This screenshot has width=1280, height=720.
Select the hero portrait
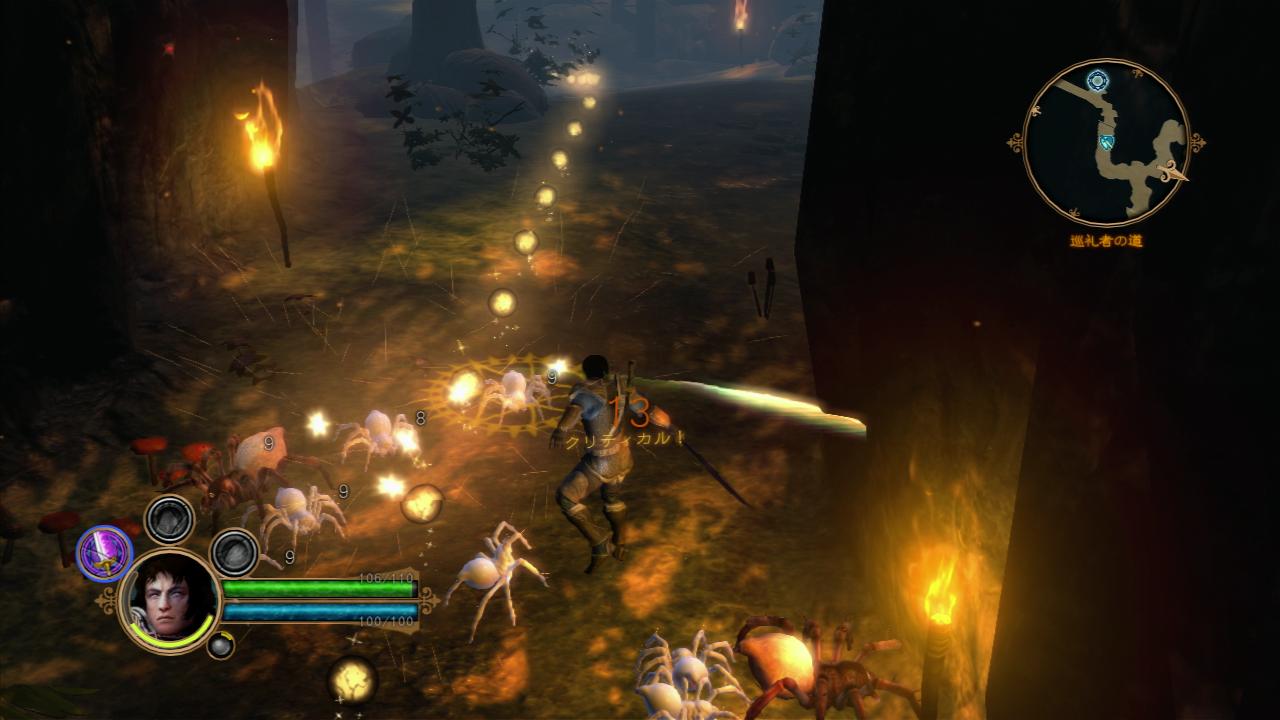[x=169, y=601]
